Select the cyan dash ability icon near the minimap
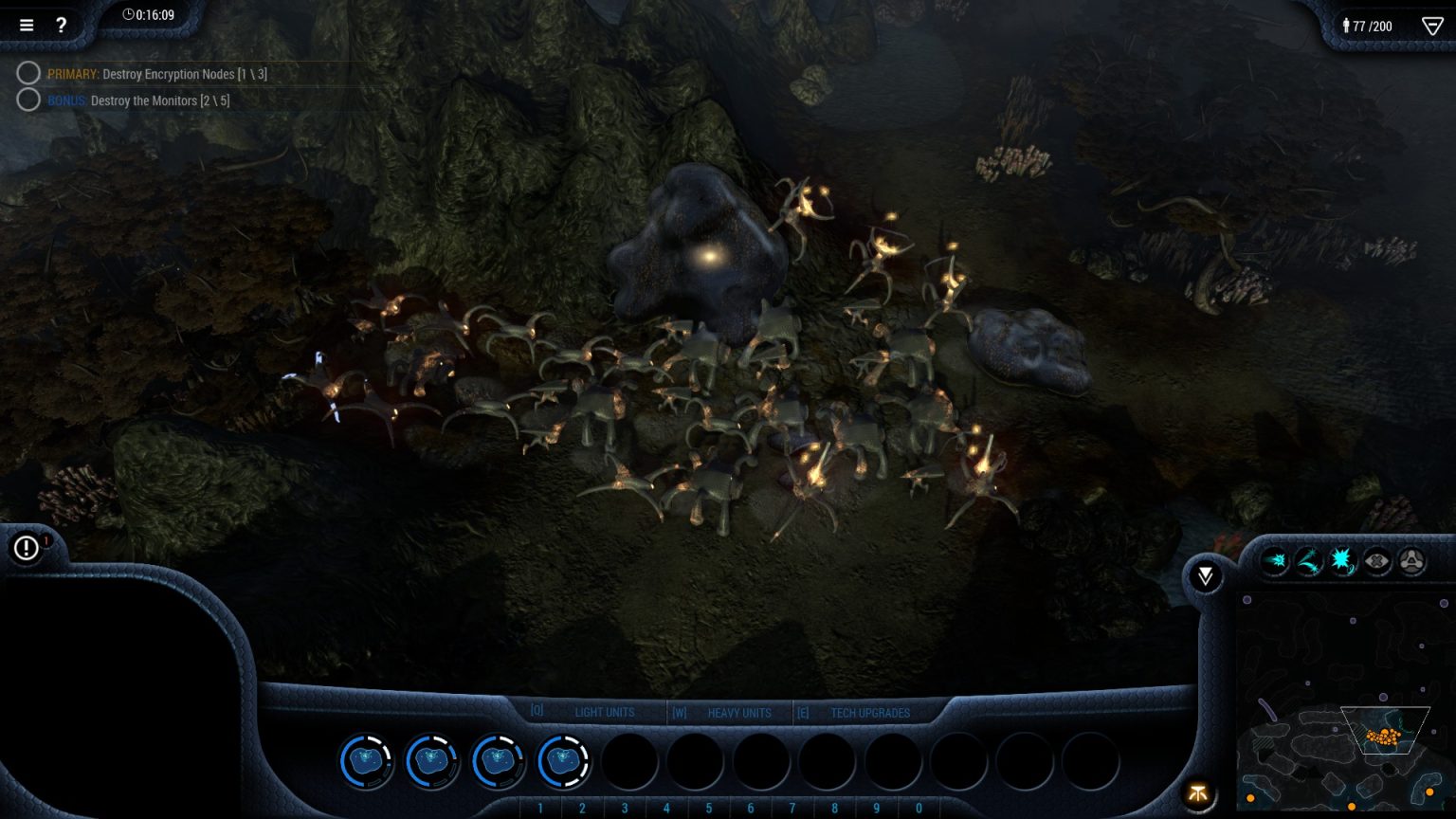 [x=1275, y=561]
